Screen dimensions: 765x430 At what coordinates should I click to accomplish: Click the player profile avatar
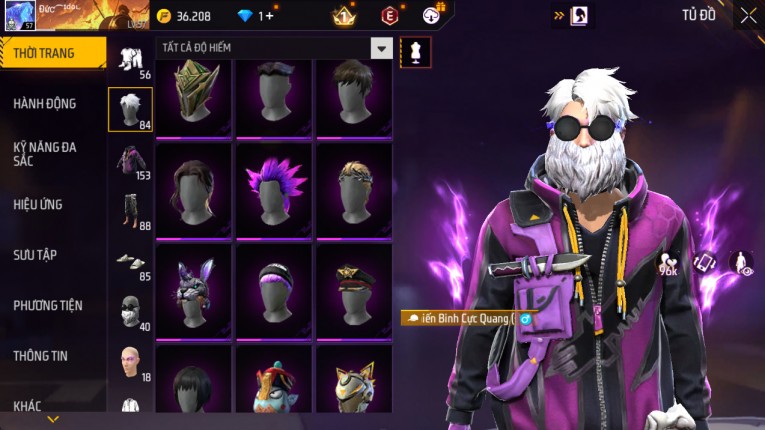click(x=20, y=15)
